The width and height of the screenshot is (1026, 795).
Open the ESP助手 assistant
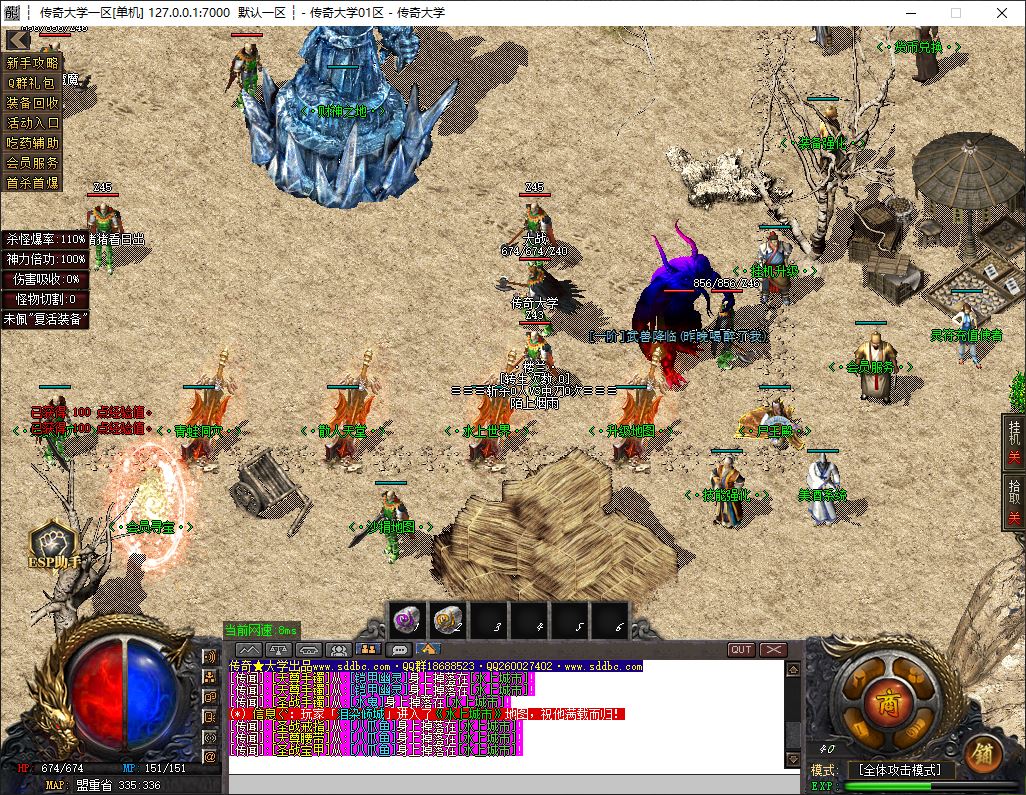point(56,548)
